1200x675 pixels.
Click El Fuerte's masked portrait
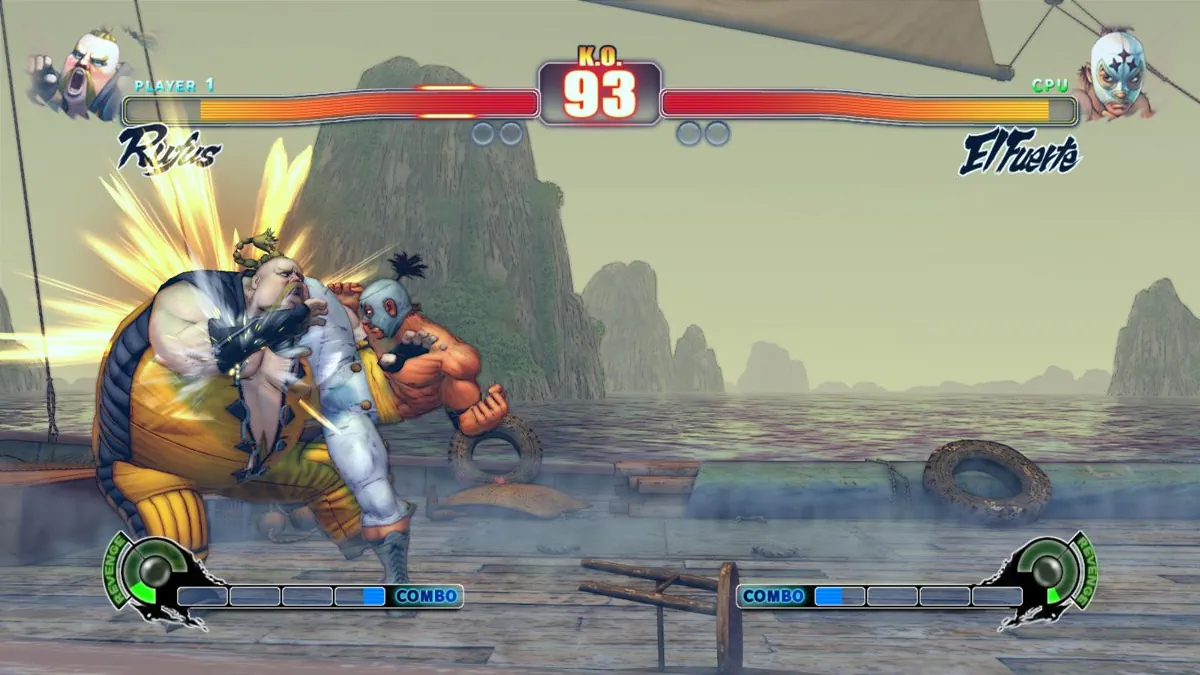pos(1115,73)
